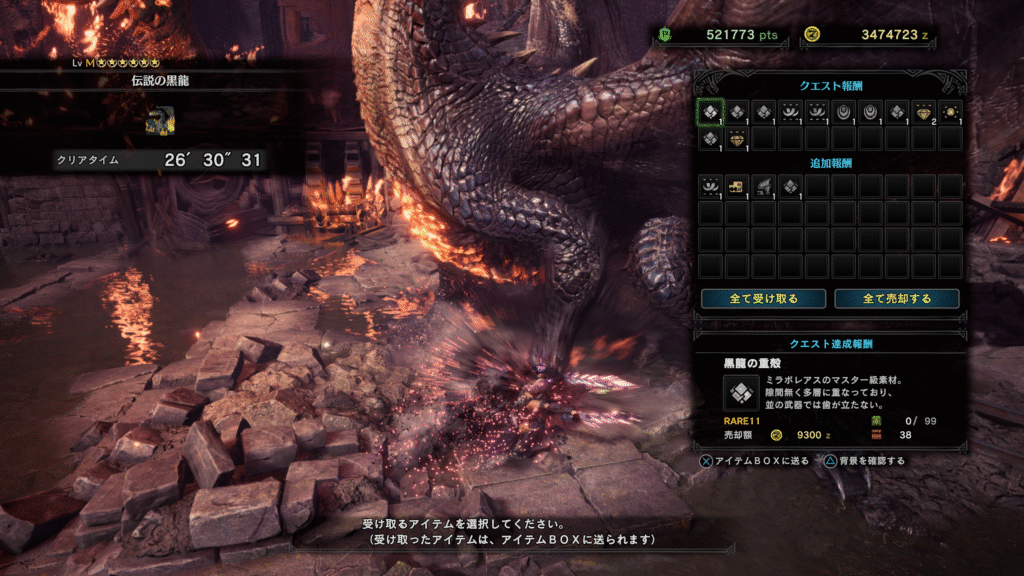Take the gold gem in the second reward row
1024x576 pixels.
coord(737,138)
